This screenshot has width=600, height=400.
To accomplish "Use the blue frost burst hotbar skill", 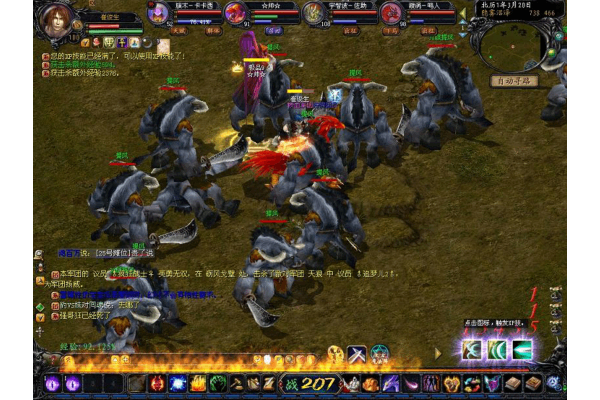I will point(177,383).
